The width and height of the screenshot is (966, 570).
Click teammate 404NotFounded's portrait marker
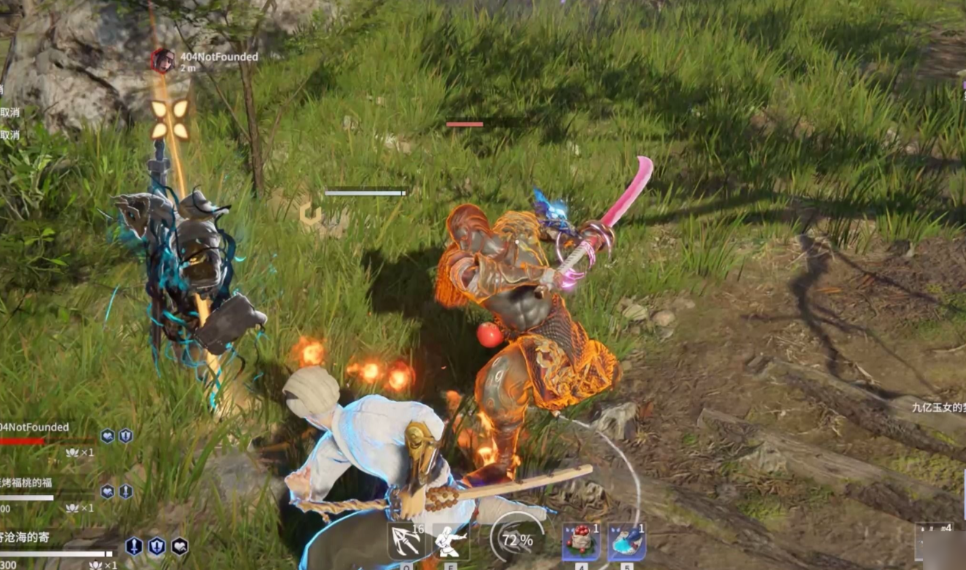coord(162,61)
